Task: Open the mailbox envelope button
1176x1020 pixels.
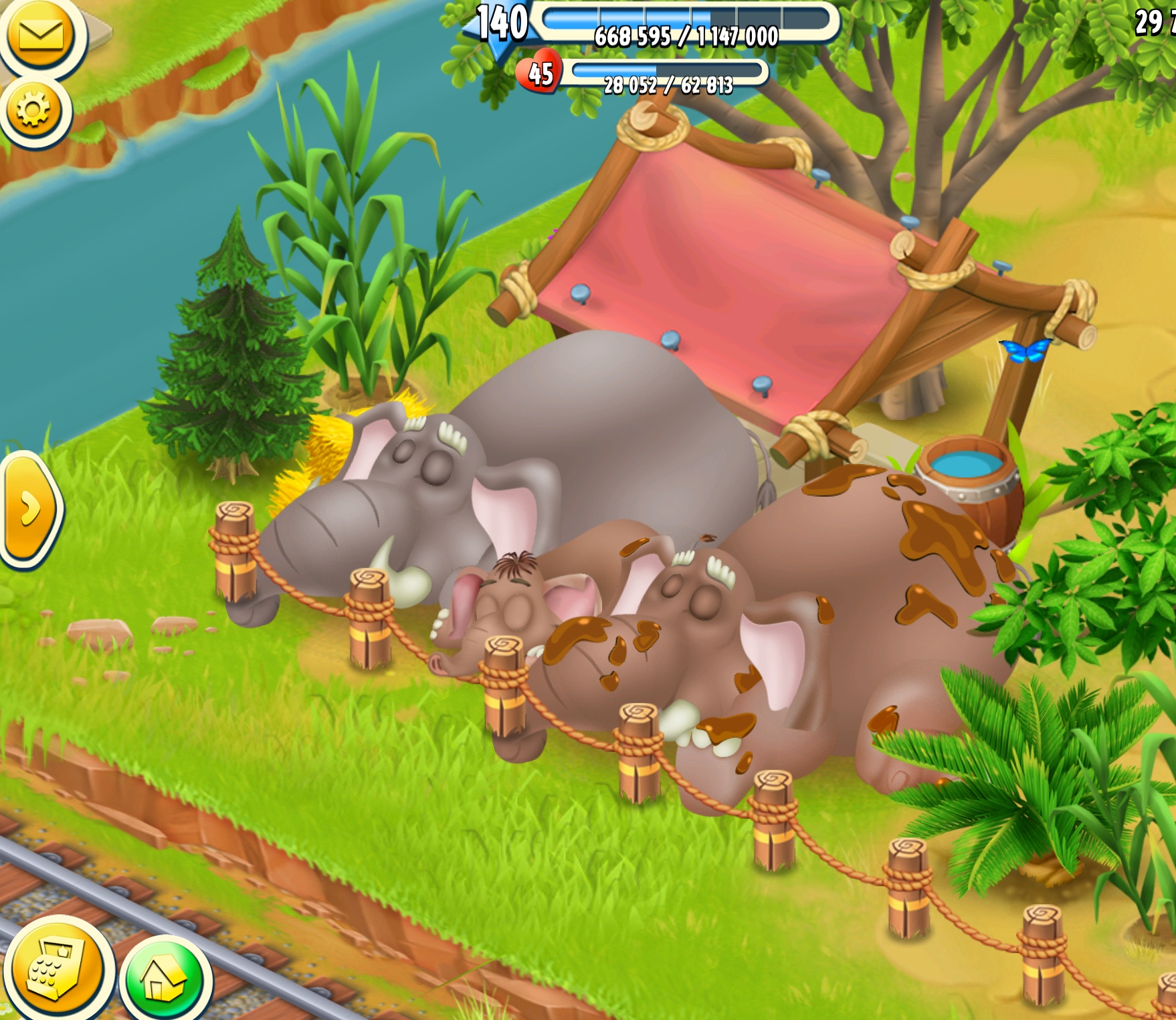Action: tap(40, 35)
